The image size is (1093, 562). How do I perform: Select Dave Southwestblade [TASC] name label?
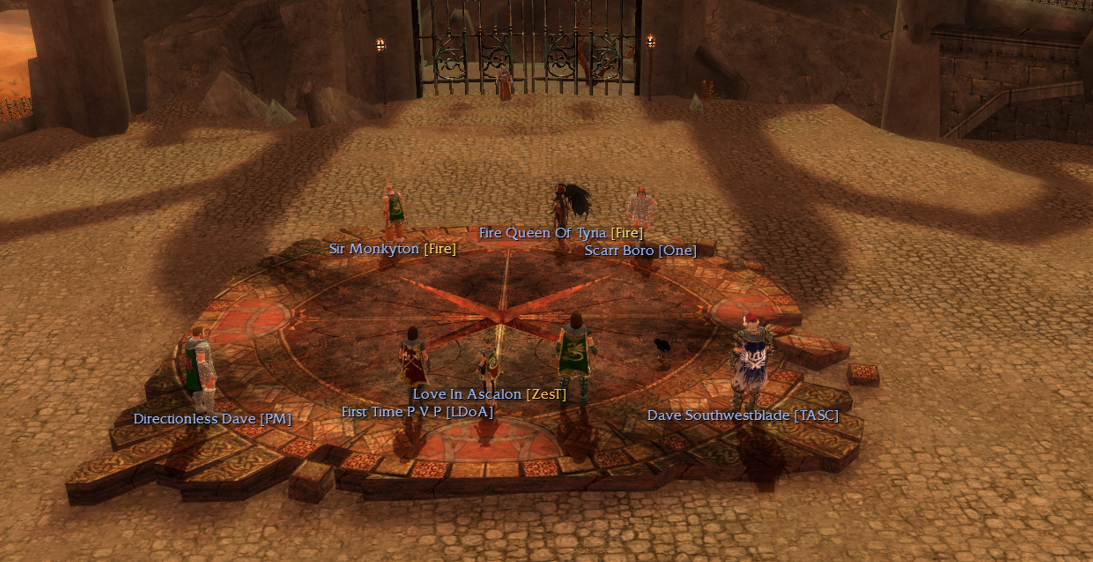click(742, 415)
